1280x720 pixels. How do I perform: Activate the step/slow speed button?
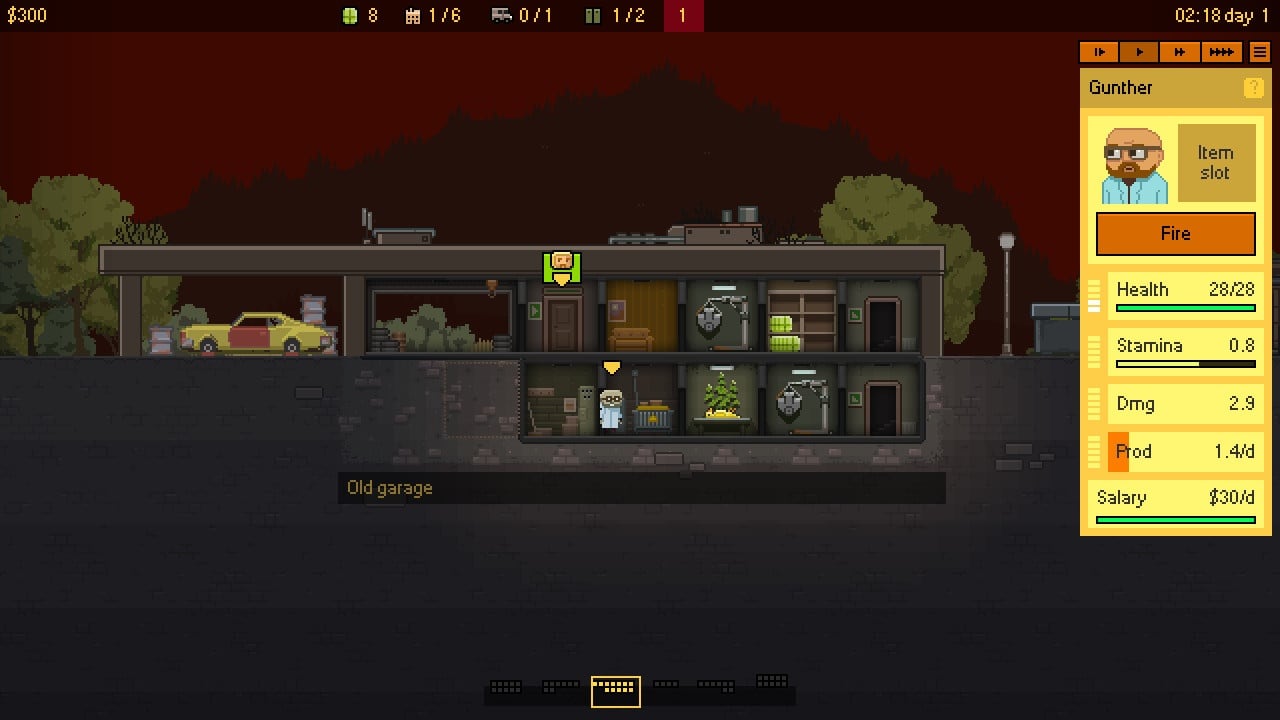click(1099, 52)
